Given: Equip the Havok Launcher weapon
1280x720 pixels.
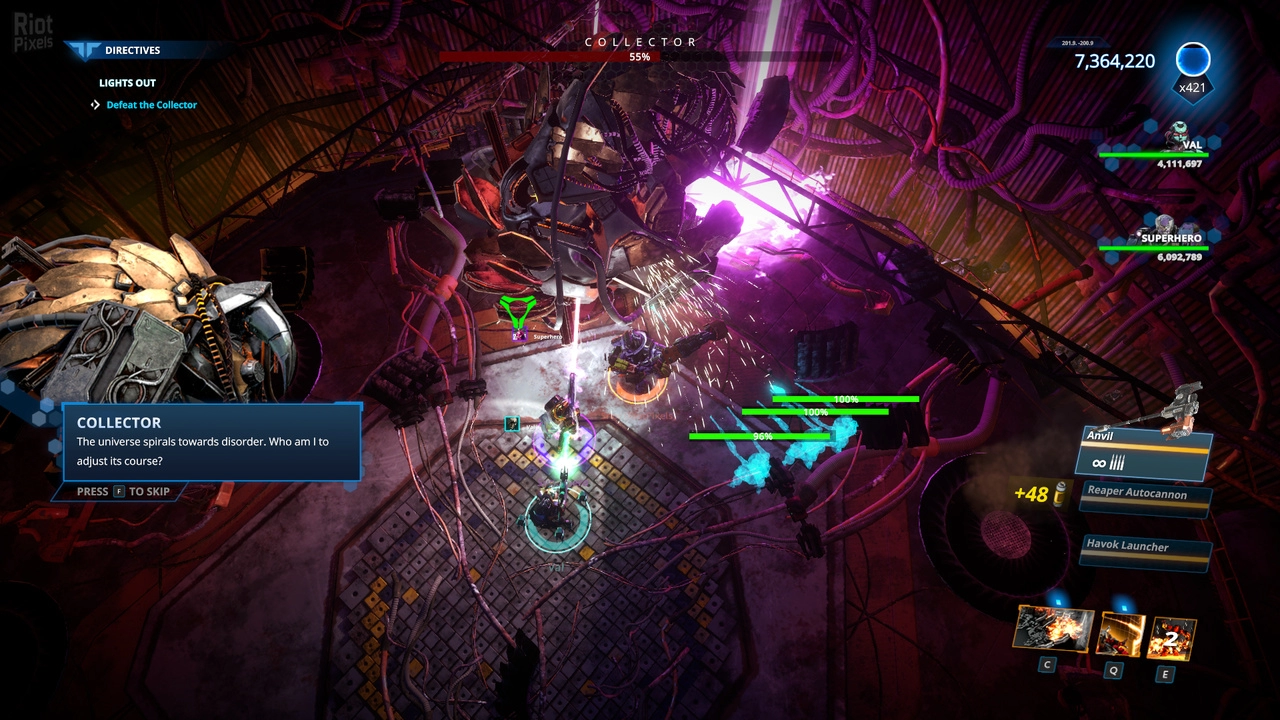Looking at the screenshot, I should tap(1146, 546).
